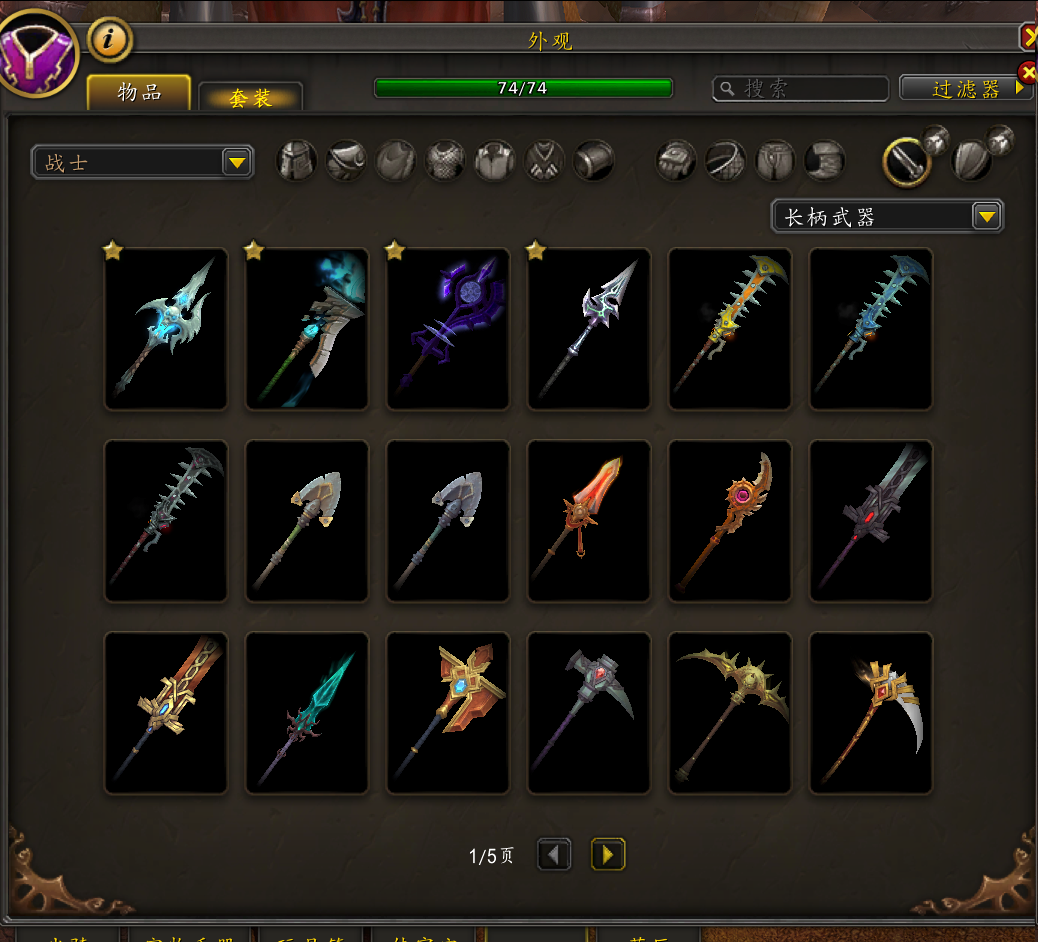Click the 搜索 search box
1038x942 pixels.
pyautogui.click(x=800, y=89)
